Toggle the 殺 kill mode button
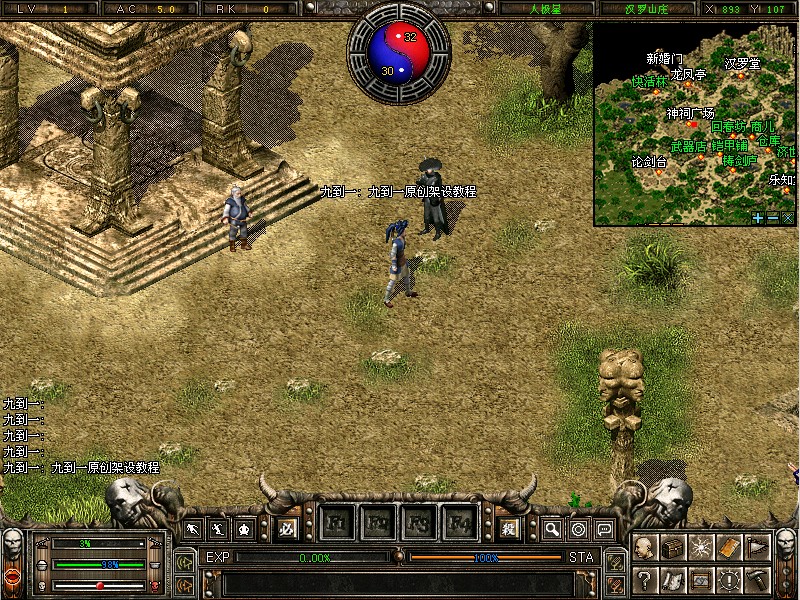Screen dimensions: 800x600 point(508,527)
